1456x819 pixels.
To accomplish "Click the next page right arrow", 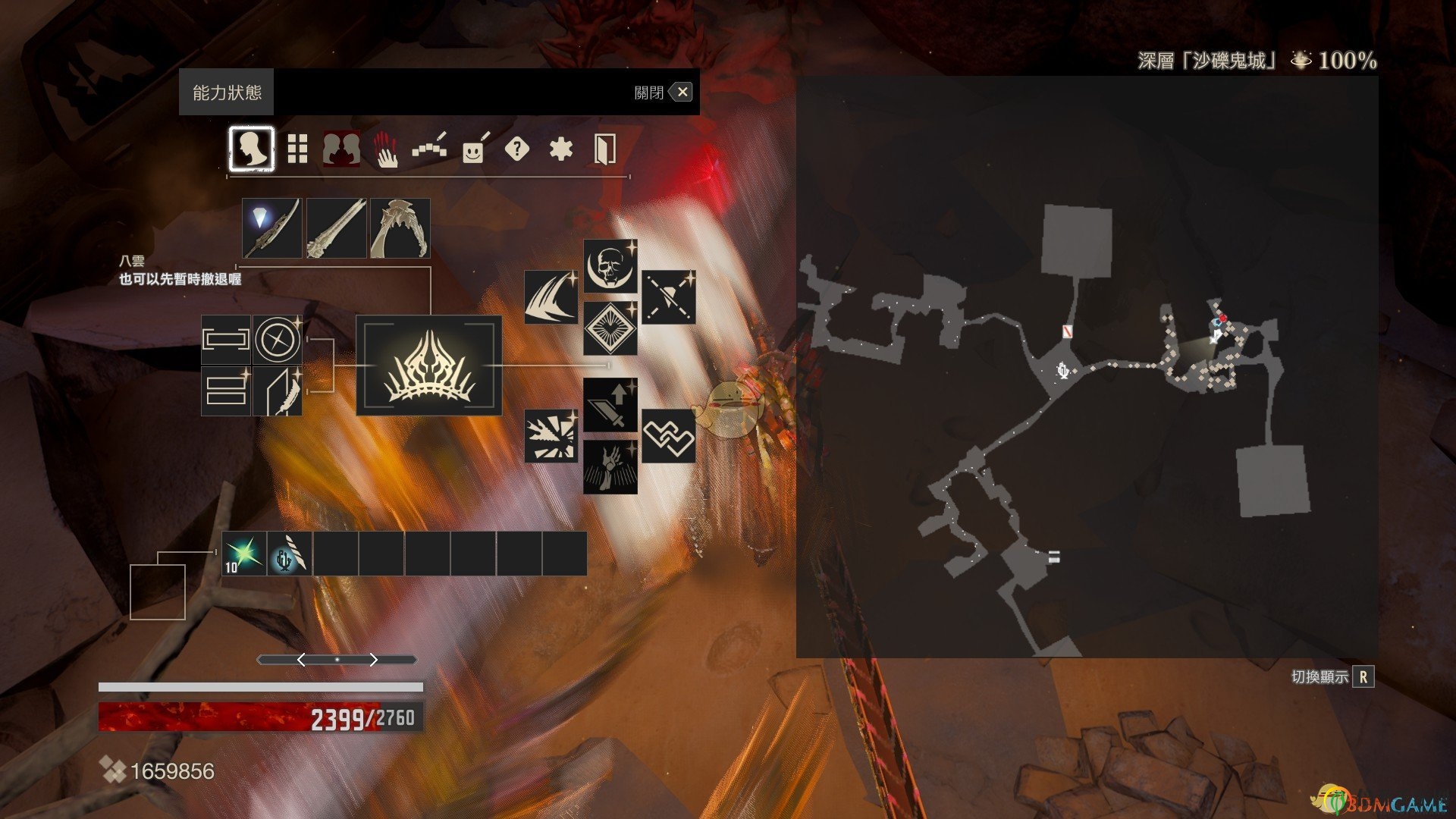I will 373,660.
